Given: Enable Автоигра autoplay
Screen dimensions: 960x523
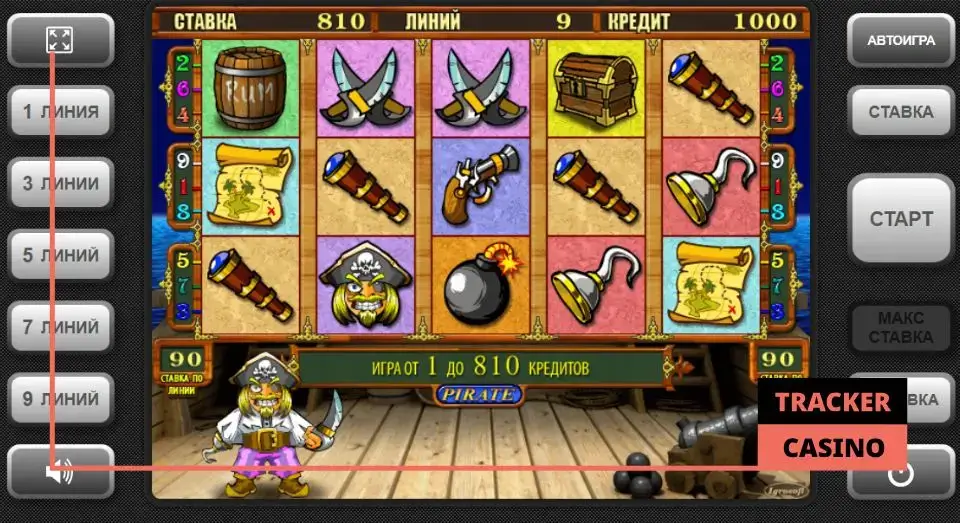Looking at the screenshot, I should click(x=900, y=40).
